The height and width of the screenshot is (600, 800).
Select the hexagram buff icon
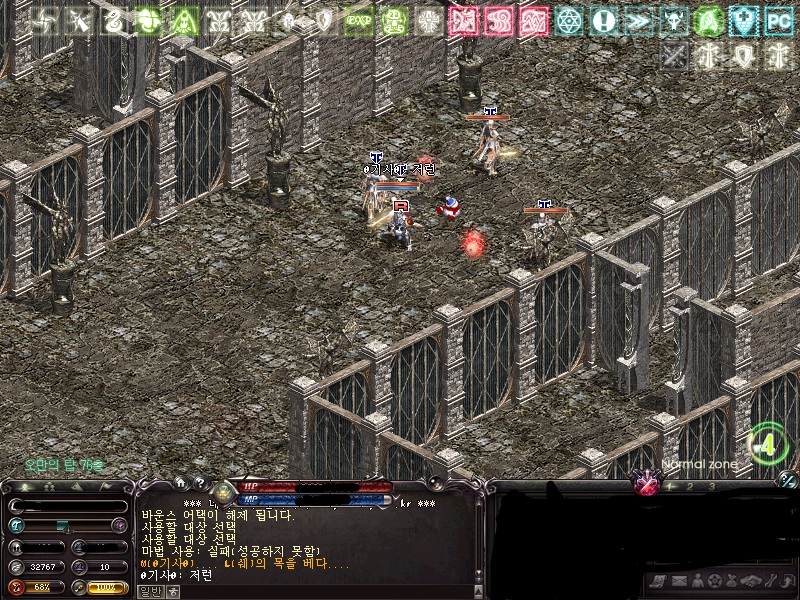[x=568, y=21]
